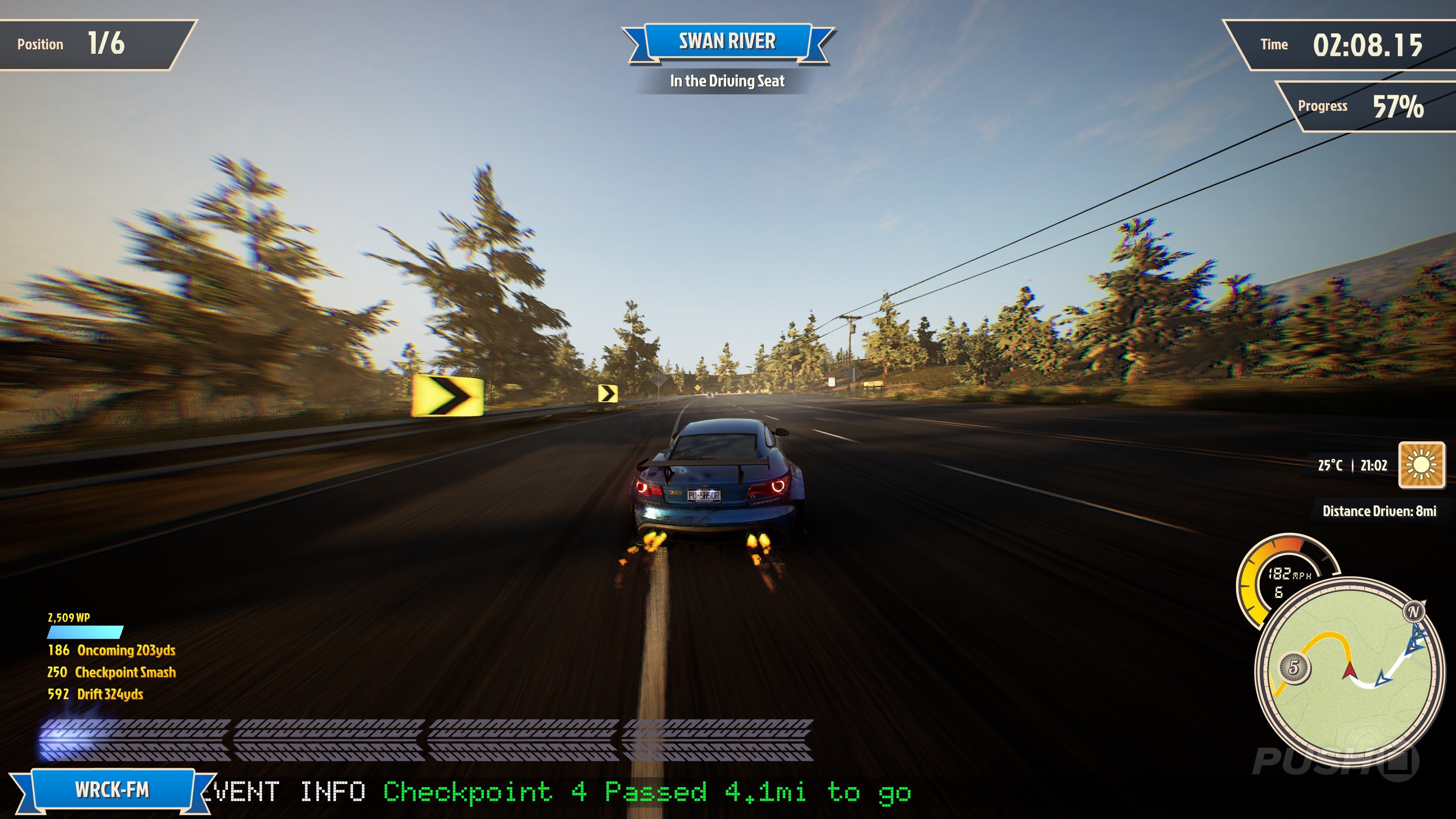Viewport: 1456px width, 819px height.
Task: Click the sunny weather icon
Action: [1421, 465]
